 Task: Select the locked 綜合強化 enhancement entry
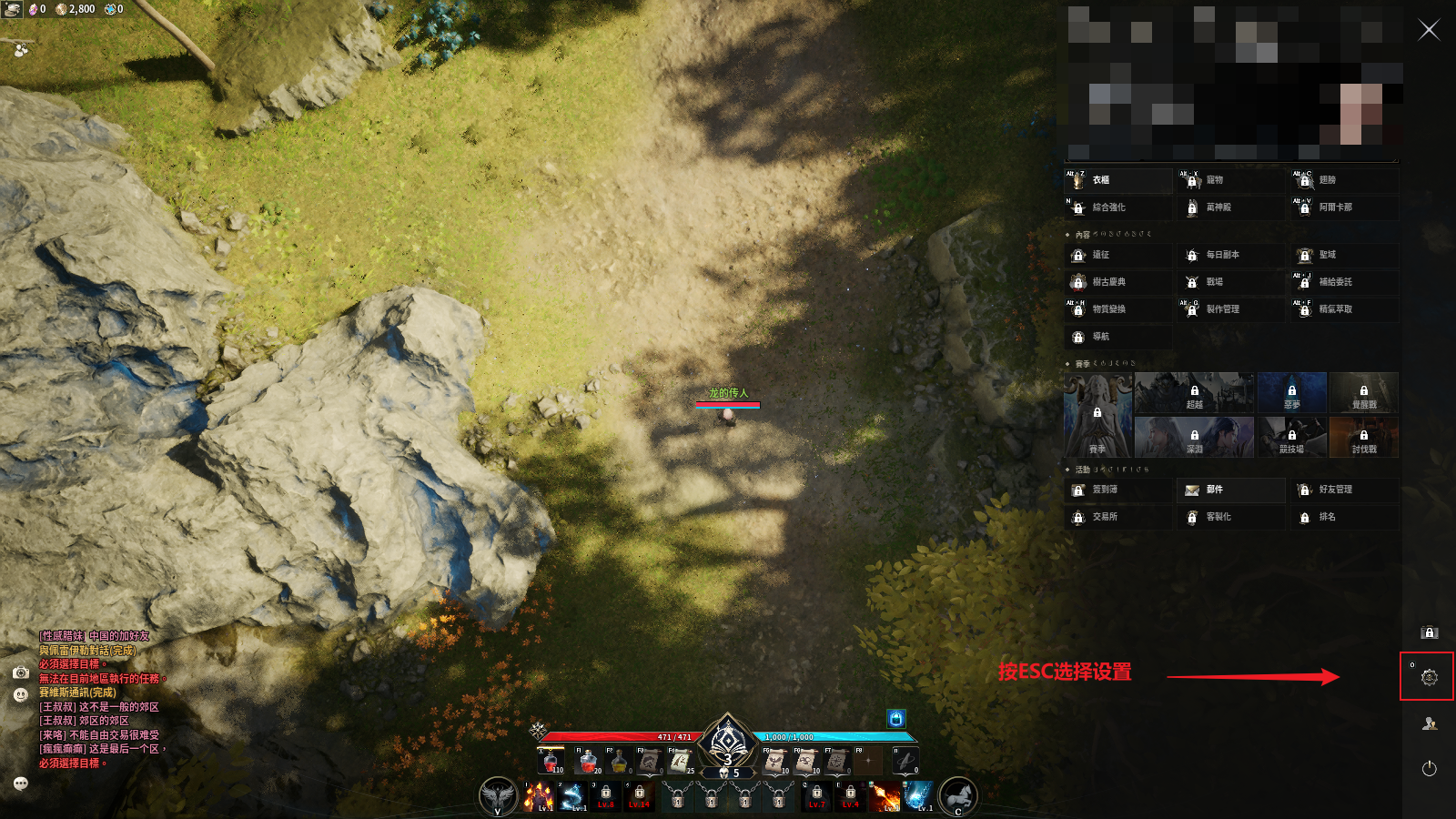pyautogui.click(x=1118, y=207)
